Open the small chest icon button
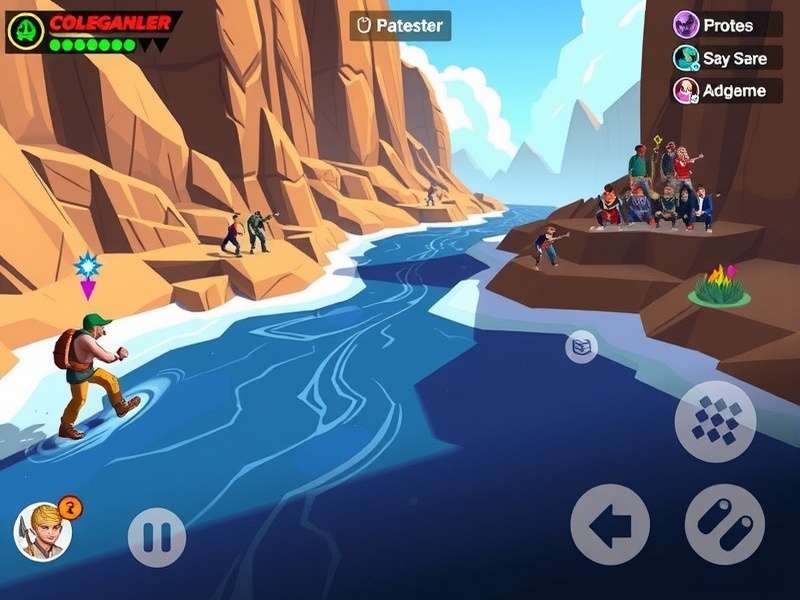The image size is (800, 600). tap(582, 347)
